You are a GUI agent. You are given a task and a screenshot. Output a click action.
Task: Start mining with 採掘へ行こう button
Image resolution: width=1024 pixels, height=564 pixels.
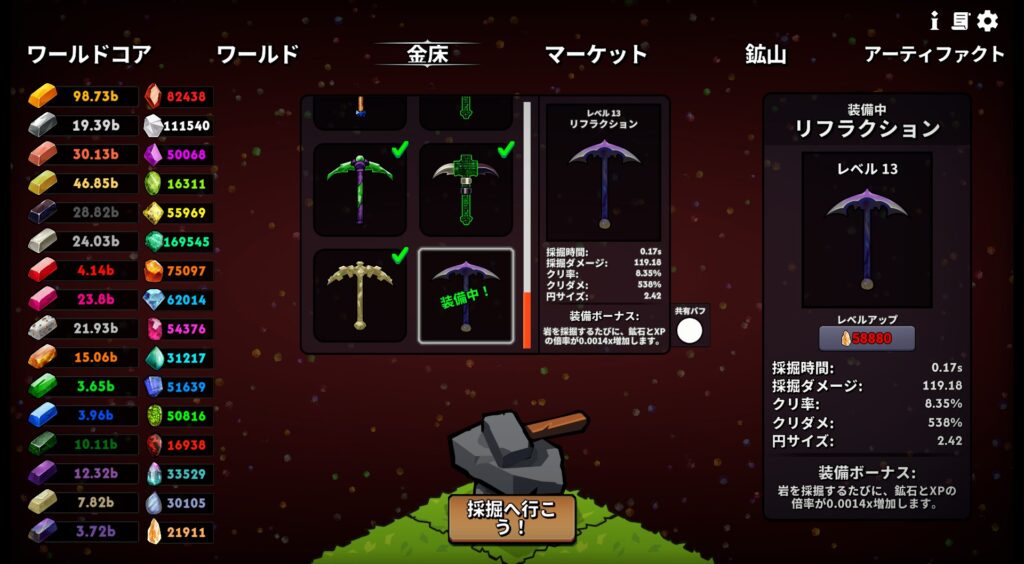(x=511, y=518)
